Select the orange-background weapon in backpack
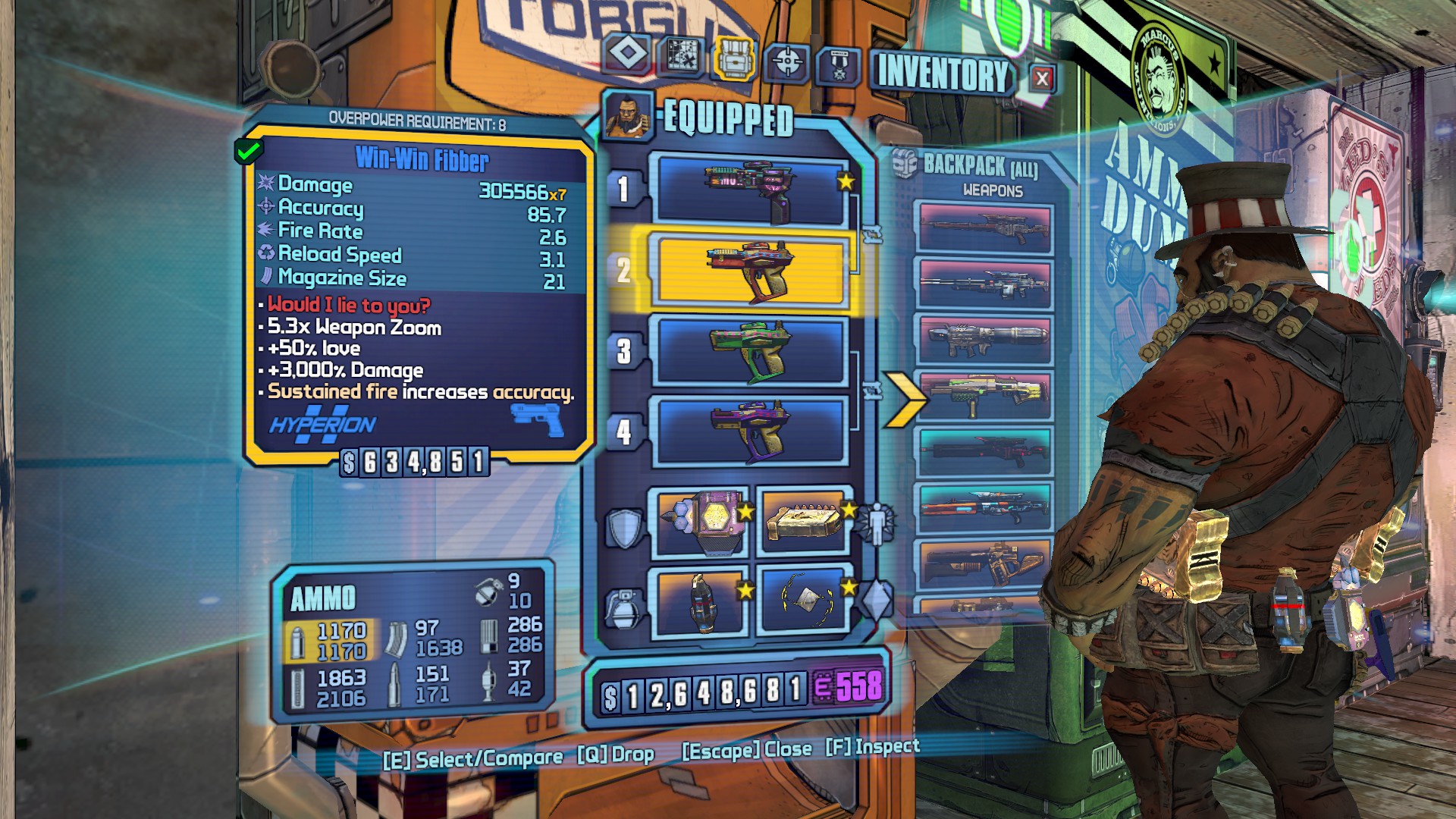Viewport: 1456px width, 819px height. [x=984, y=562]
